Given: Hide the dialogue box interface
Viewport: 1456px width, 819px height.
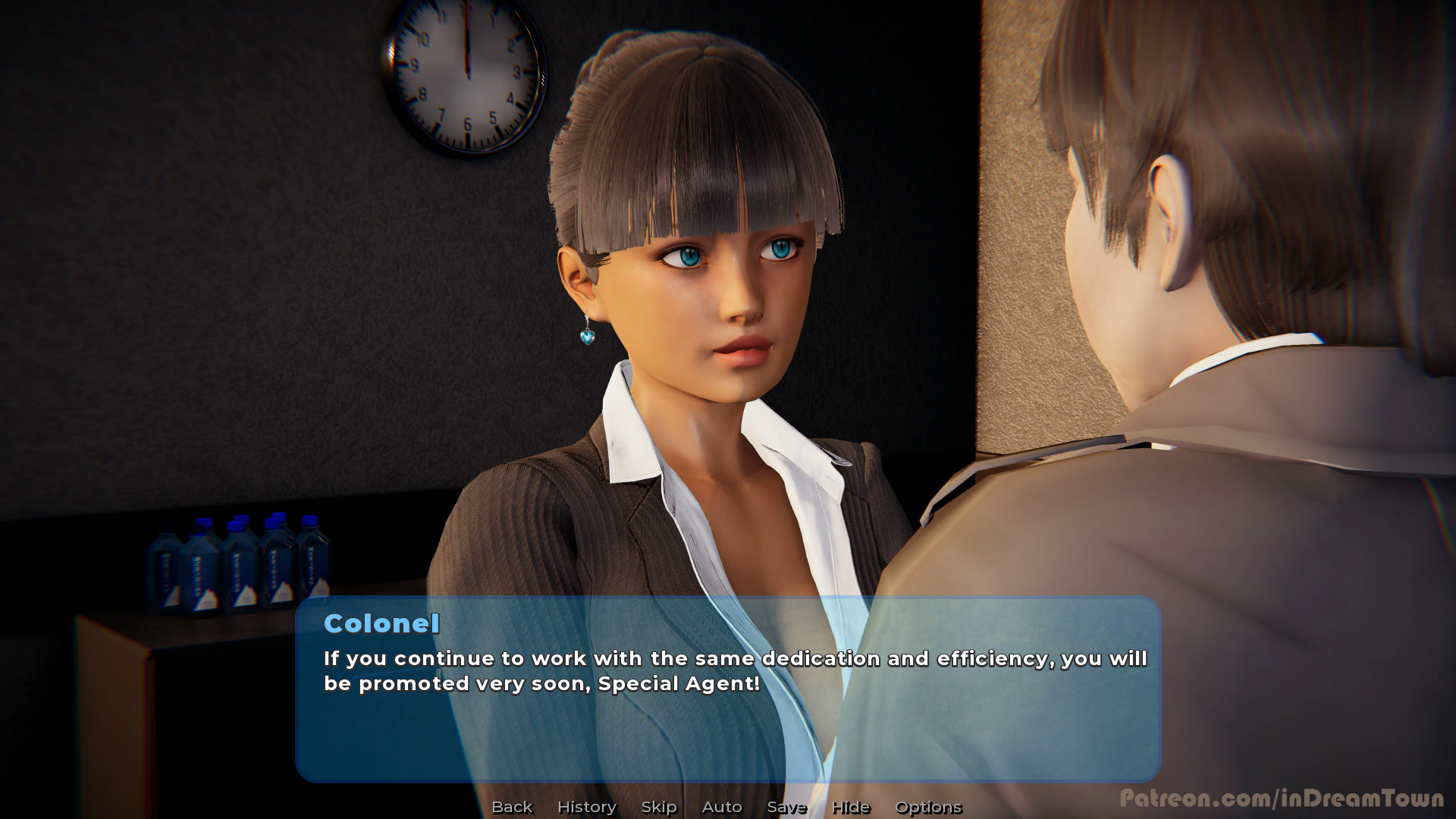Looking at the screenshot, I should pyautogui.click(x=851, y=808).
